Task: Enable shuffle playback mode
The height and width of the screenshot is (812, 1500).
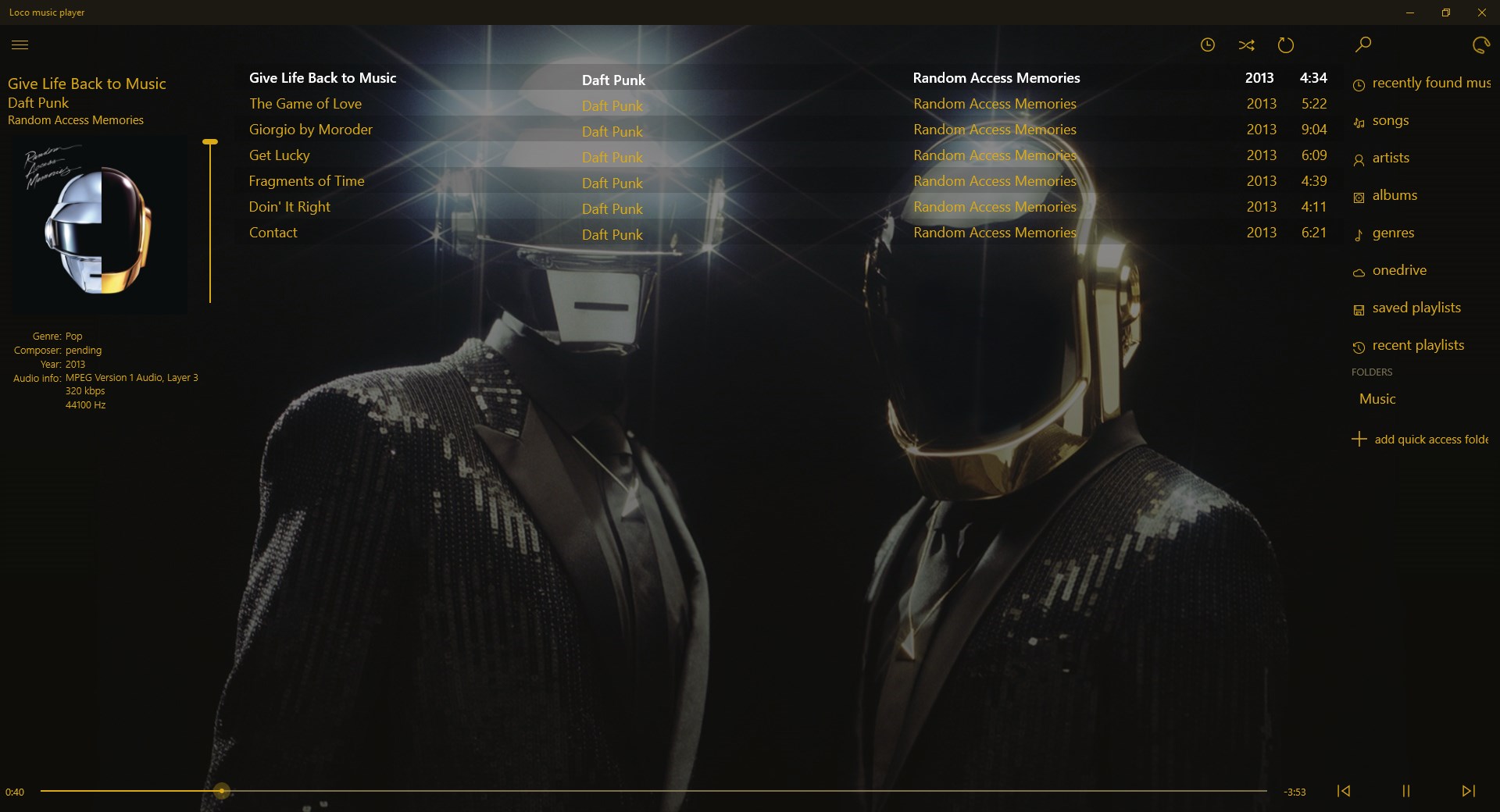Action: click(x=1247, y=45)
